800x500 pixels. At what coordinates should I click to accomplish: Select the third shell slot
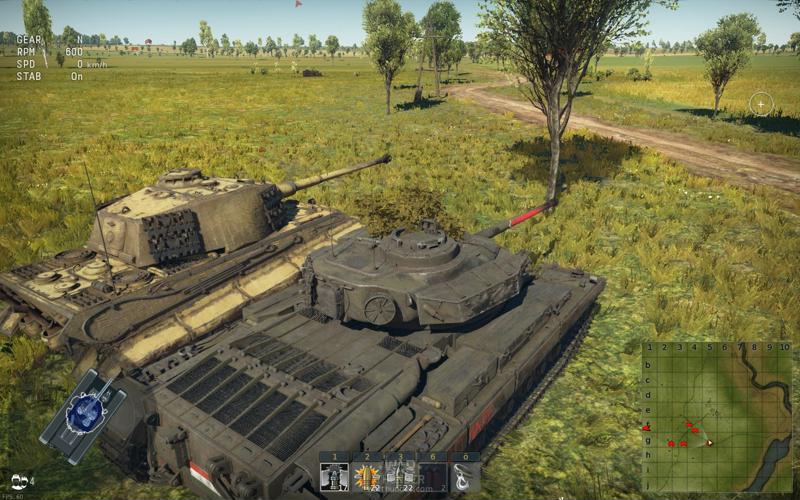(x=400, y=474)
